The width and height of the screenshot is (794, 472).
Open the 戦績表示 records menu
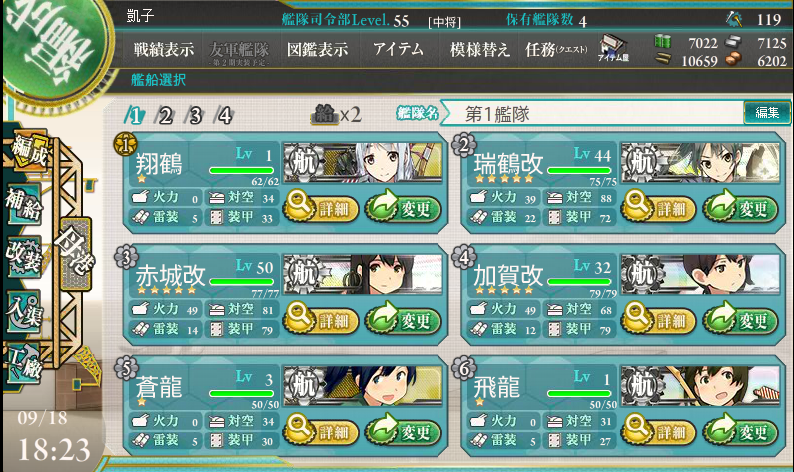[163, 50]
